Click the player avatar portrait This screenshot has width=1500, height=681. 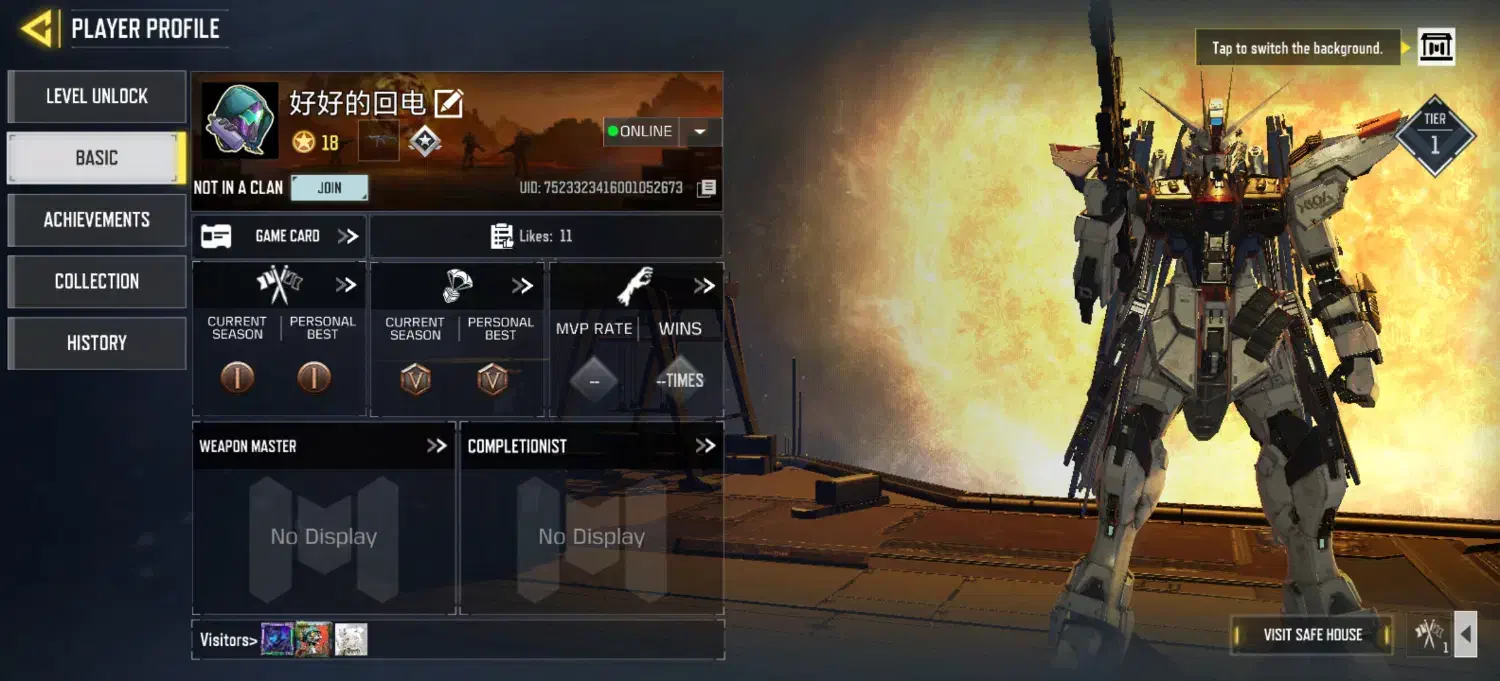point(240,120)
